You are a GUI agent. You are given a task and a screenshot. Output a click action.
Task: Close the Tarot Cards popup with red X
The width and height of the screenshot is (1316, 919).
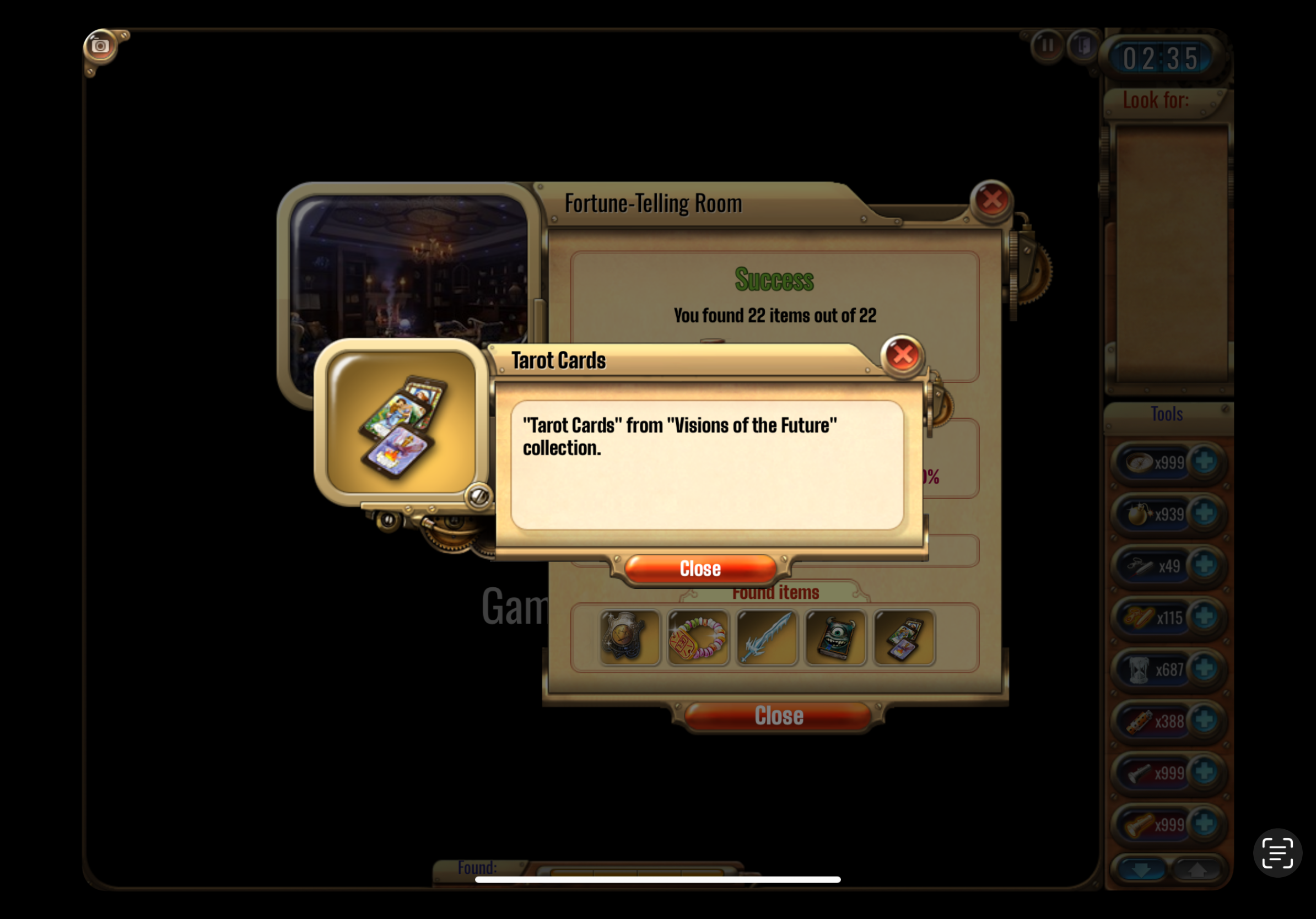[x=902, y=355]
